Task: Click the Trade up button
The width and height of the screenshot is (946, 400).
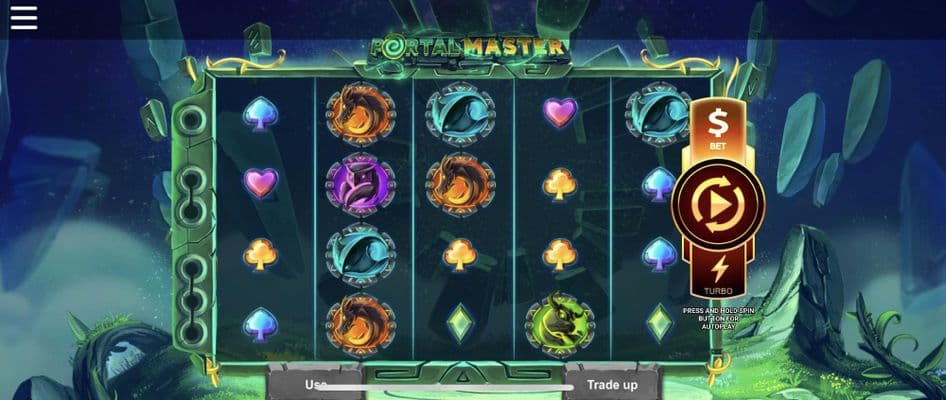Action: click(613, 384)
